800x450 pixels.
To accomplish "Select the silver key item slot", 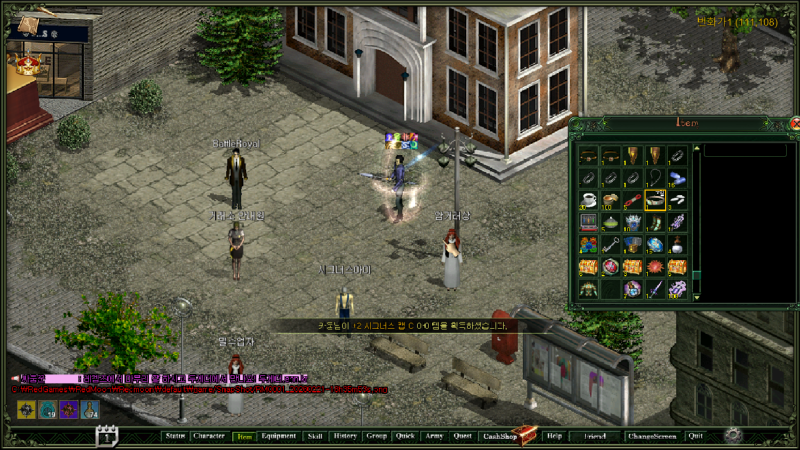I will 610,245.
